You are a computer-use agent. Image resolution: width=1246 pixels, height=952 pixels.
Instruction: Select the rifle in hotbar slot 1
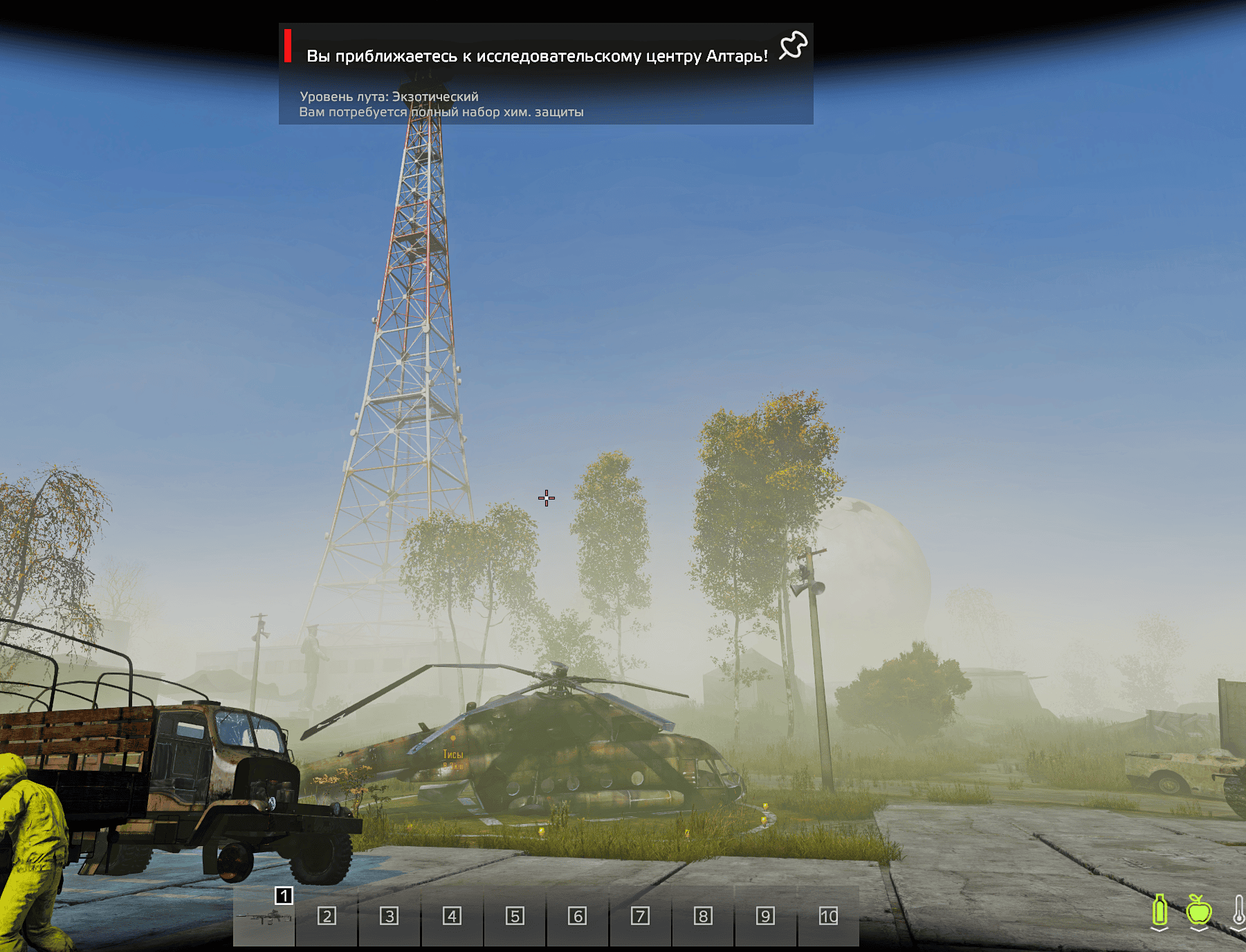(264, 917)
